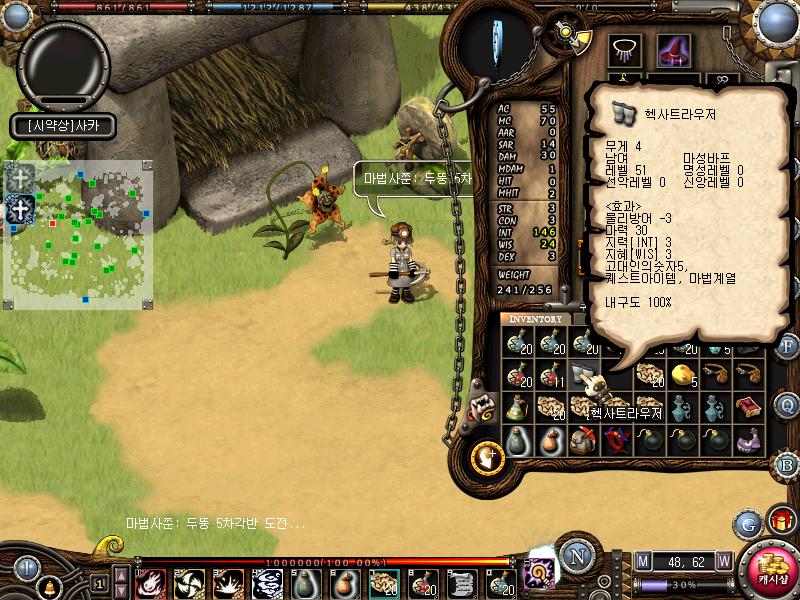800x600 pixels.
Task: Click the golden bell icon
Action: pyautogui.click(x=48, y=586)
